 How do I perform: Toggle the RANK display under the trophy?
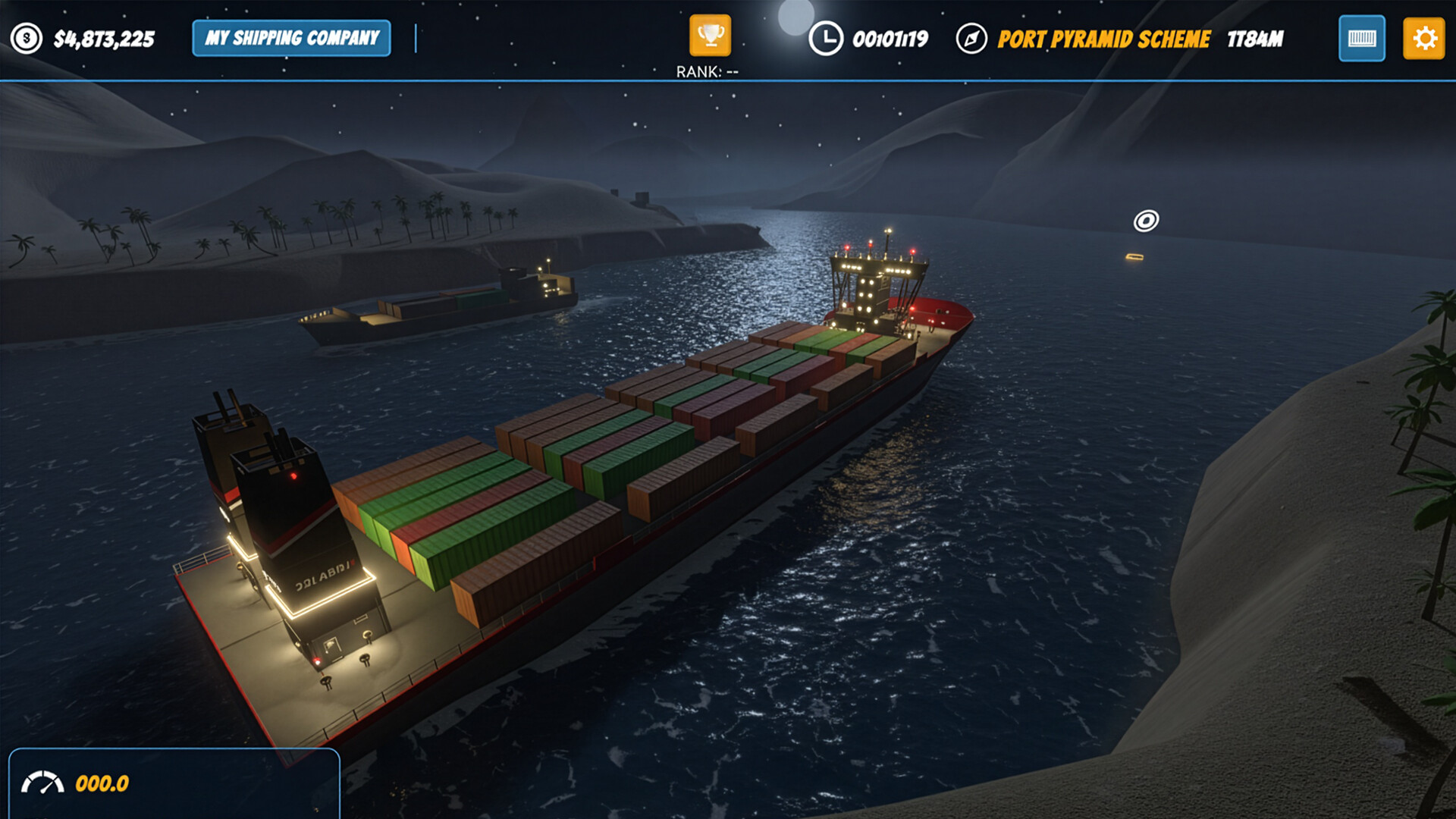(707, 71)
